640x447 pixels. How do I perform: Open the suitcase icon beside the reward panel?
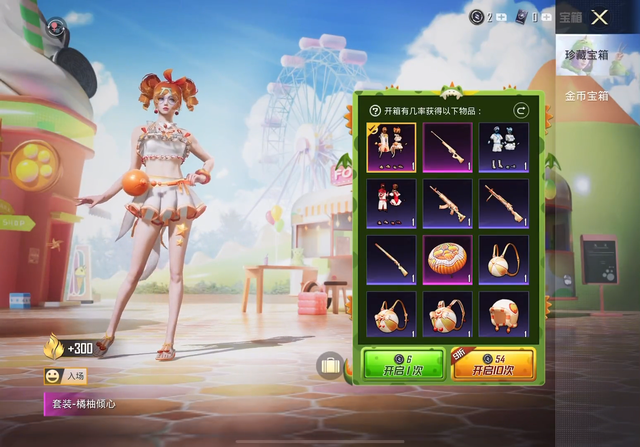coord(330,364)
